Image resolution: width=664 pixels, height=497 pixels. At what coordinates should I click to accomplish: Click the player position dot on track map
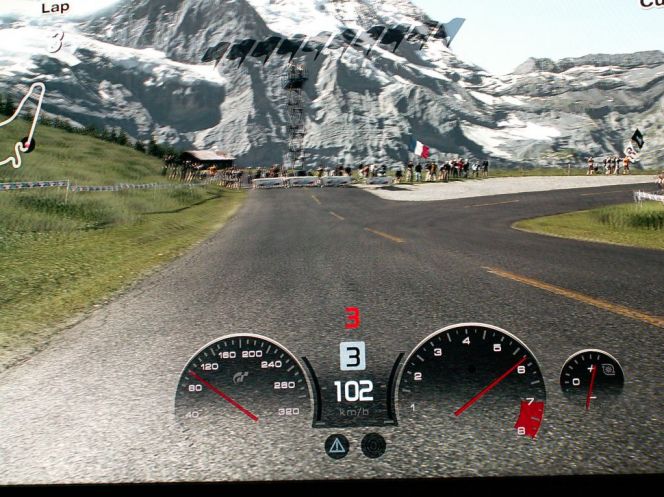[28, 145]
